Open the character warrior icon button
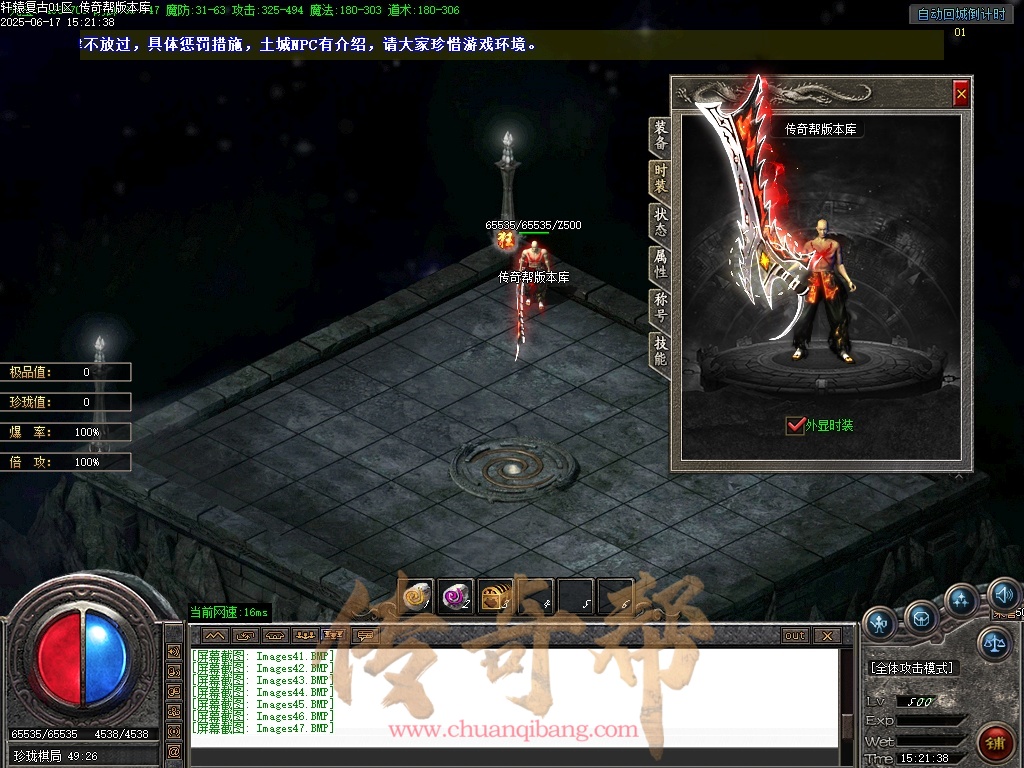The image size is (1024, 768). 880,623
